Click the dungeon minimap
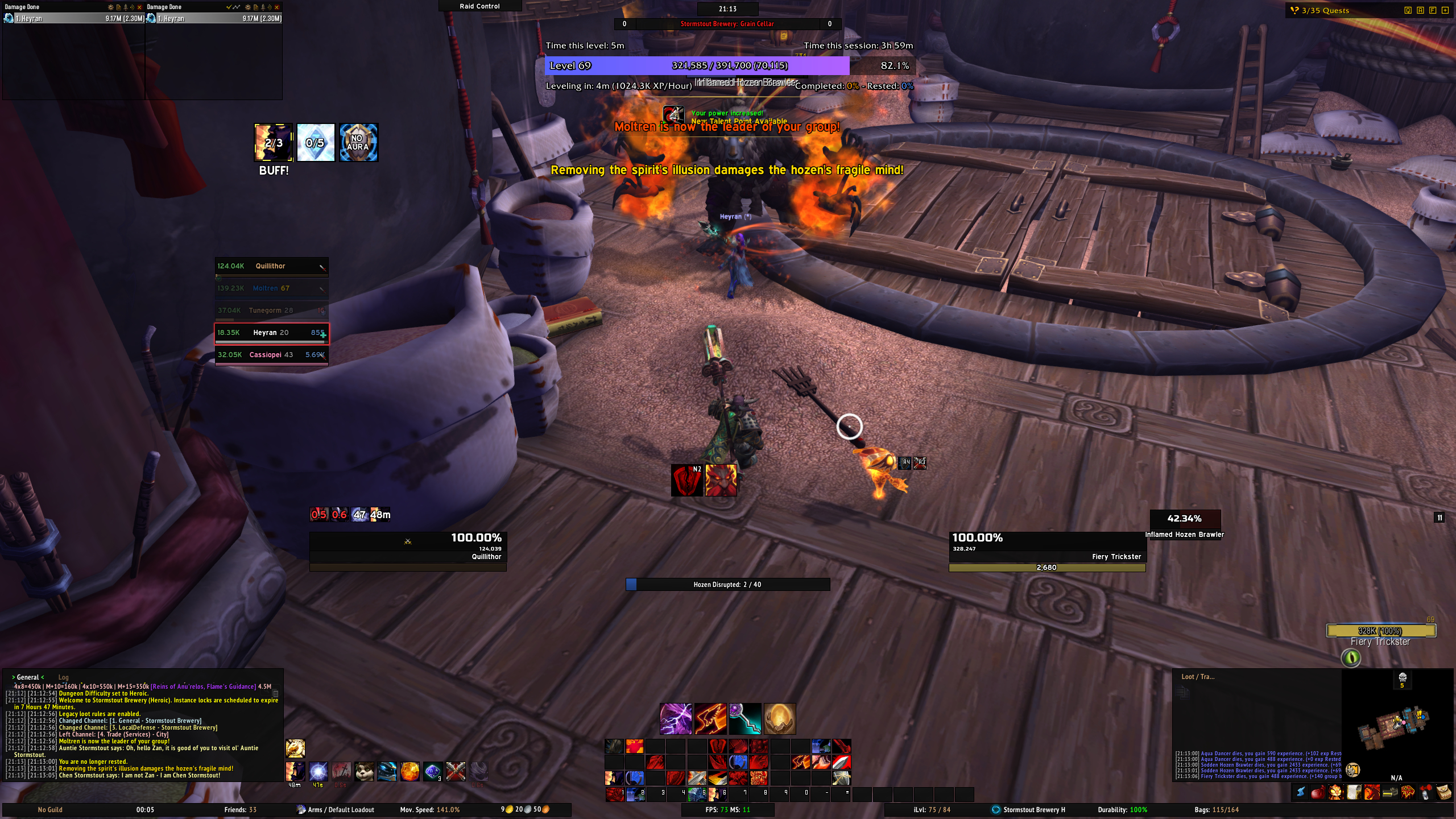The height and width of the screenshot is (819, 1456). [x=1393, y=728]
